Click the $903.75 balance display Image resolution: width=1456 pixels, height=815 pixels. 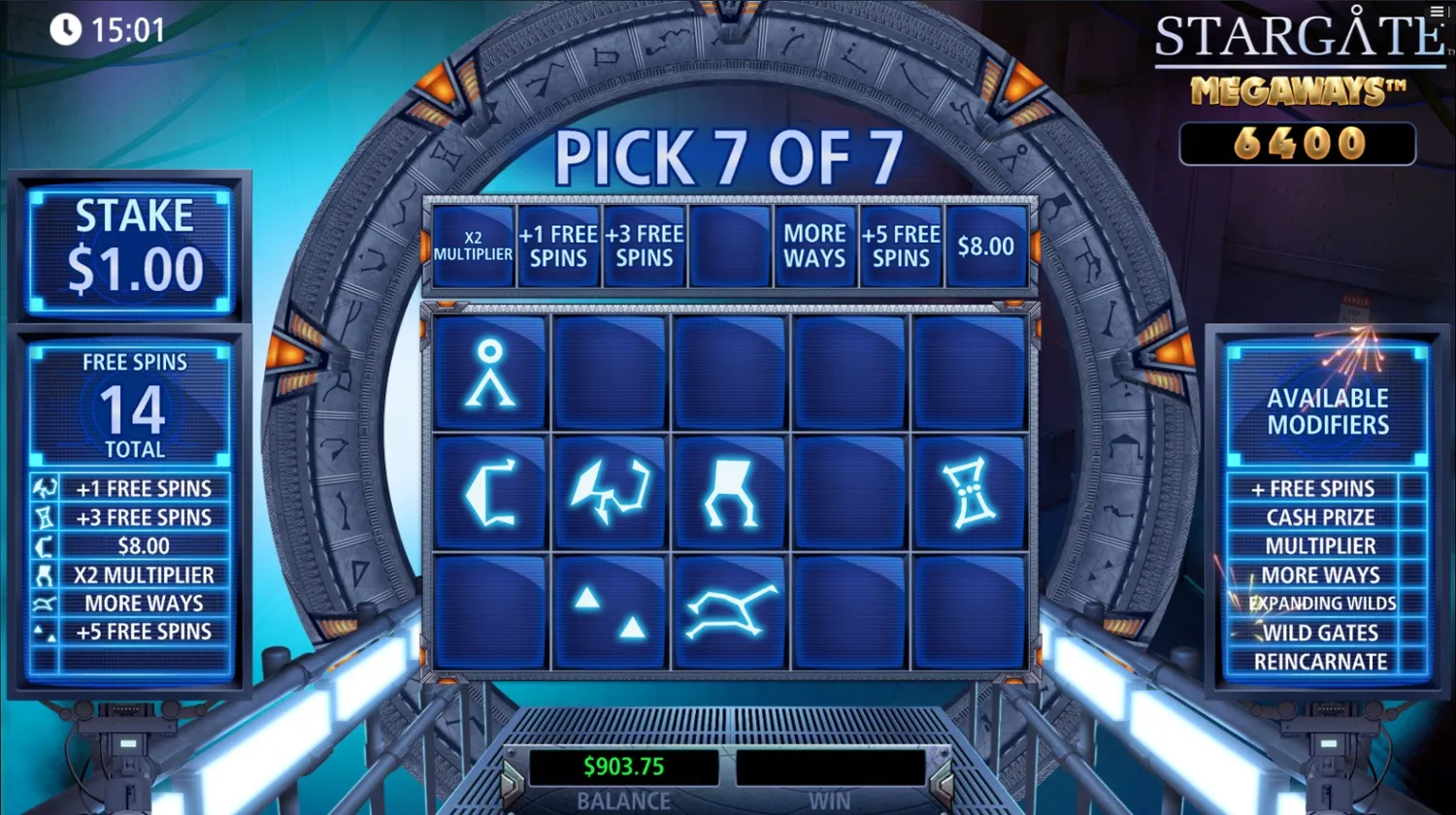click(x=624, y=766)
